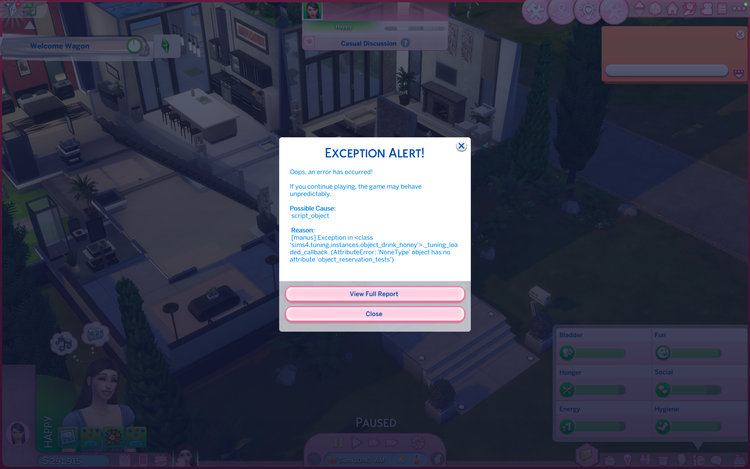Click Close in the Exception Alert
Screen dimensions: 750x469
click(x=374, y=314)
